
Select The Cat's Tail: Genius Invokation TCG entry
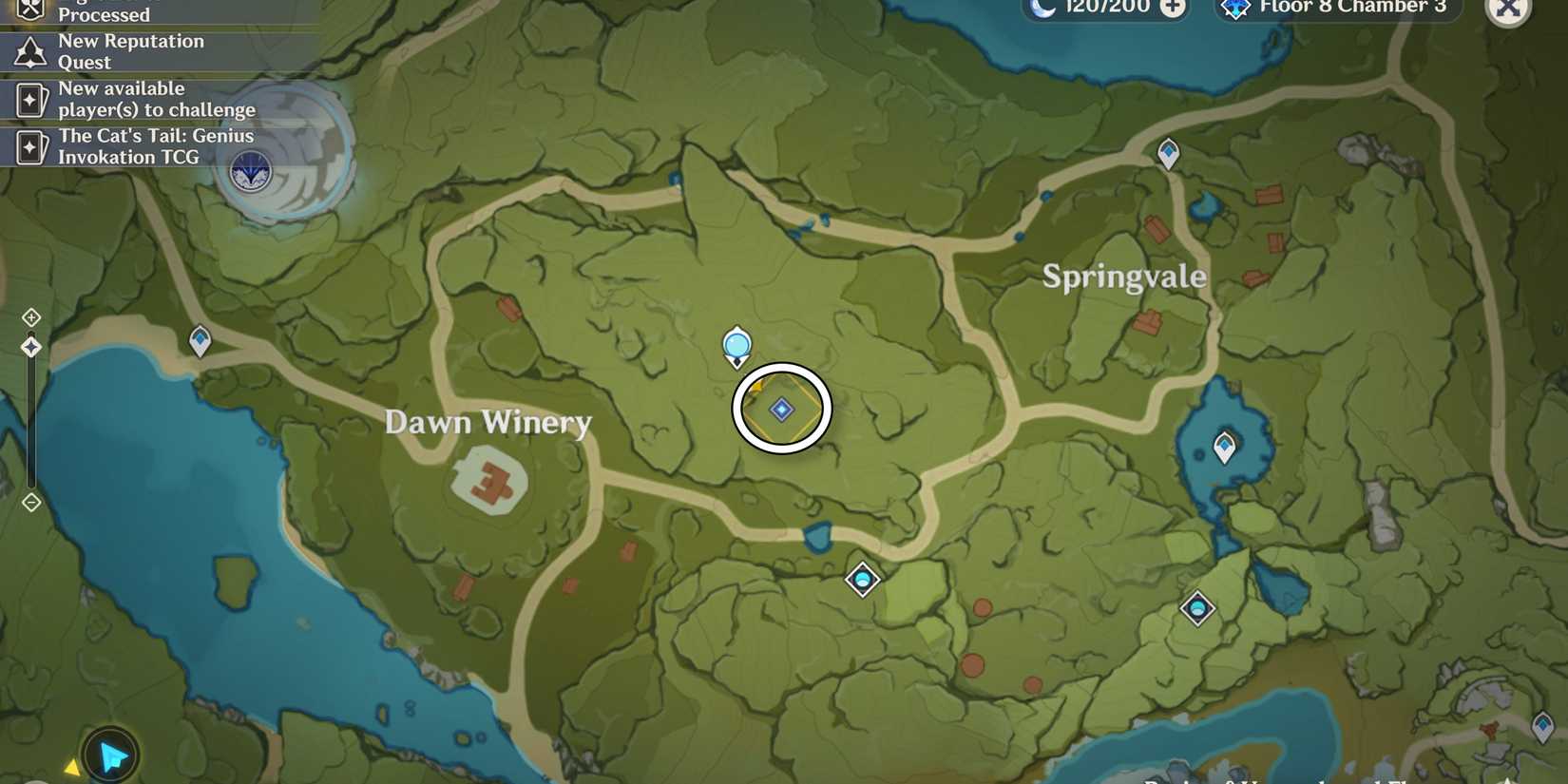pyautogui.click(x=155, y=145)
